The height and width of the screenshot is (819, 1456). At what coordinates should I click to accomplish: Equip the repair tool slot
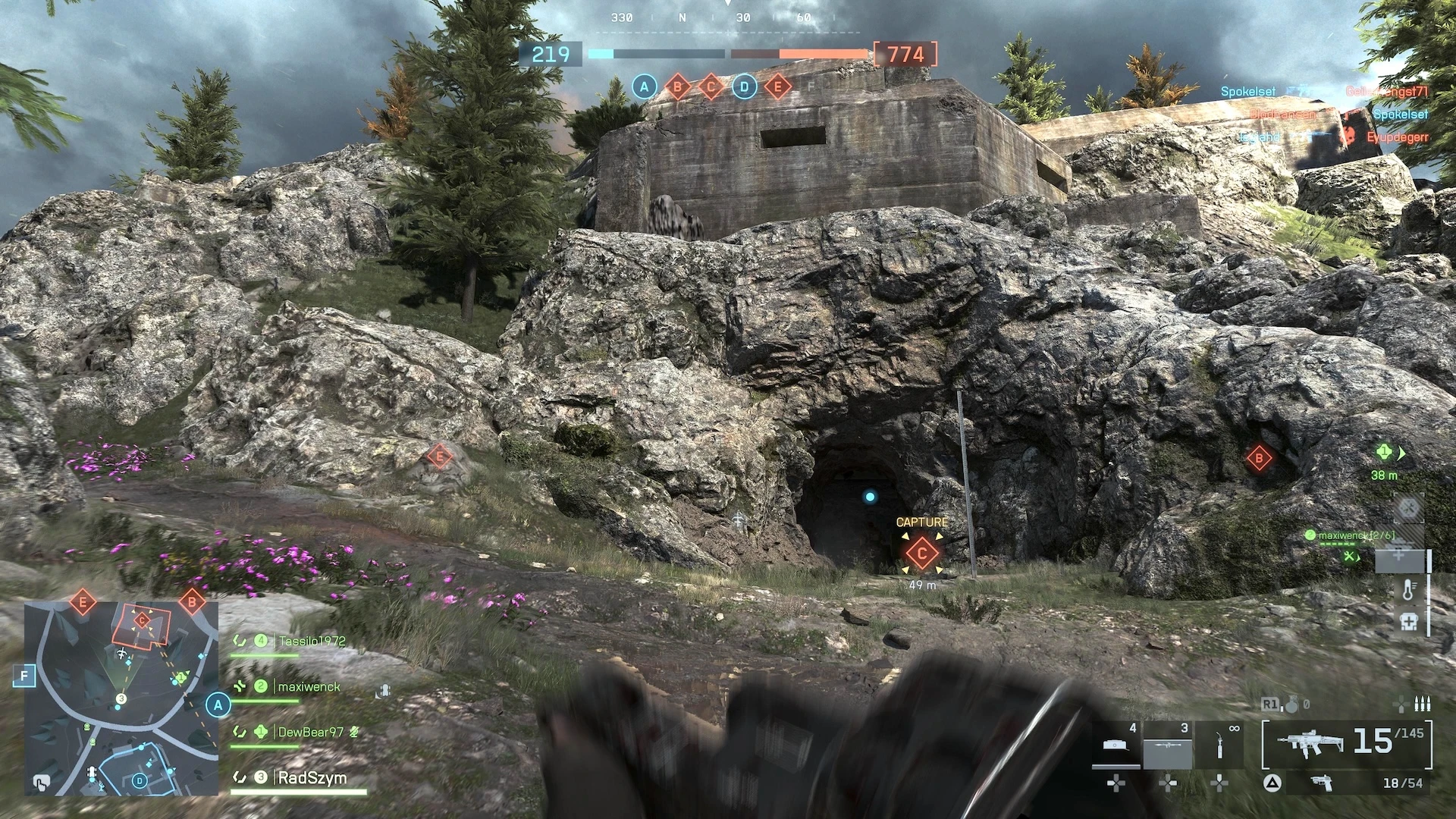coord(1219,747)
